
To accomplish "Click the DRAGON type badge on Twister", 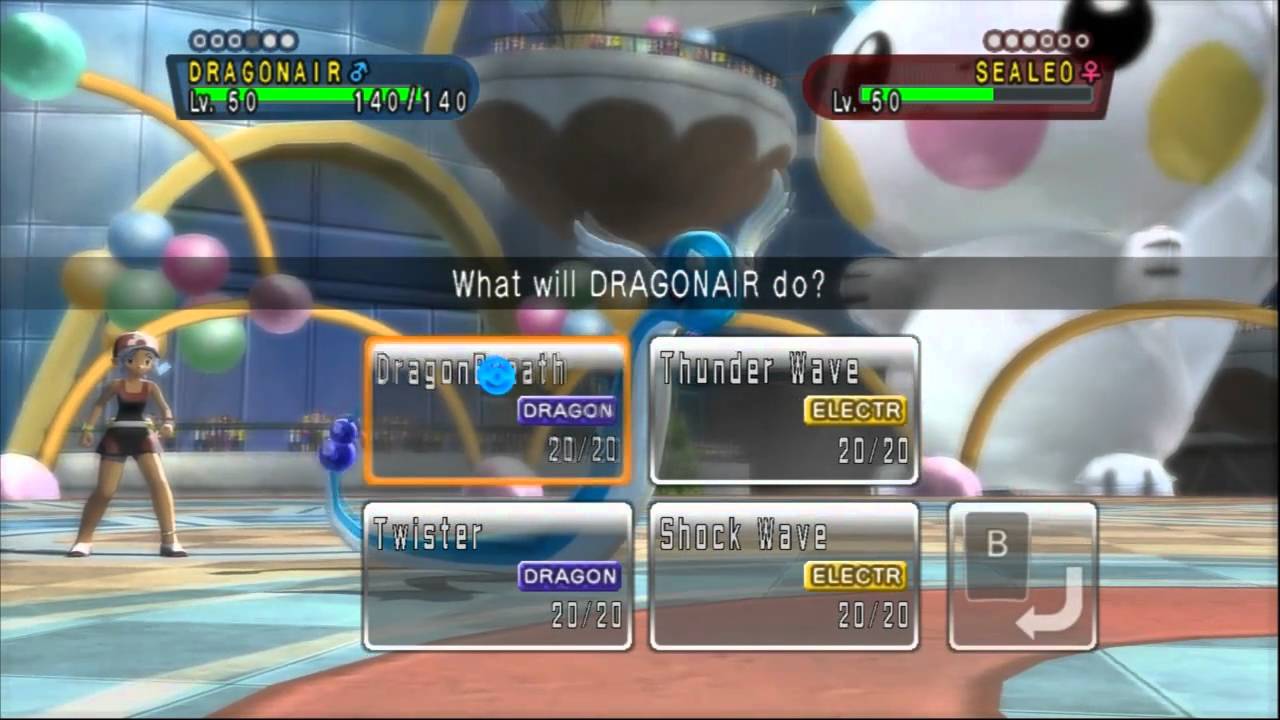I will coord(568,576).
